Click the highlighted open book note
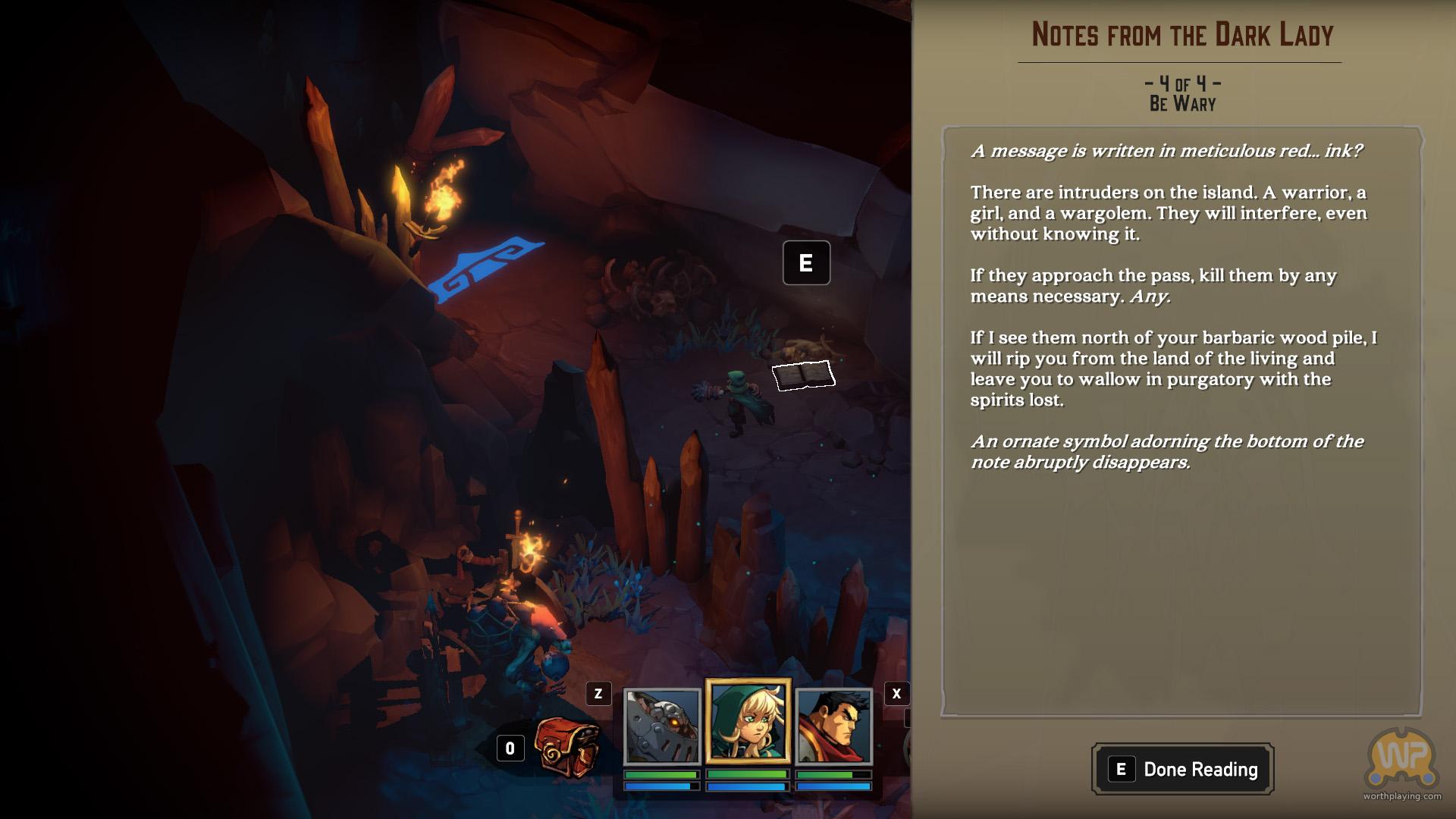1456x819 pixels. (803, 375)
